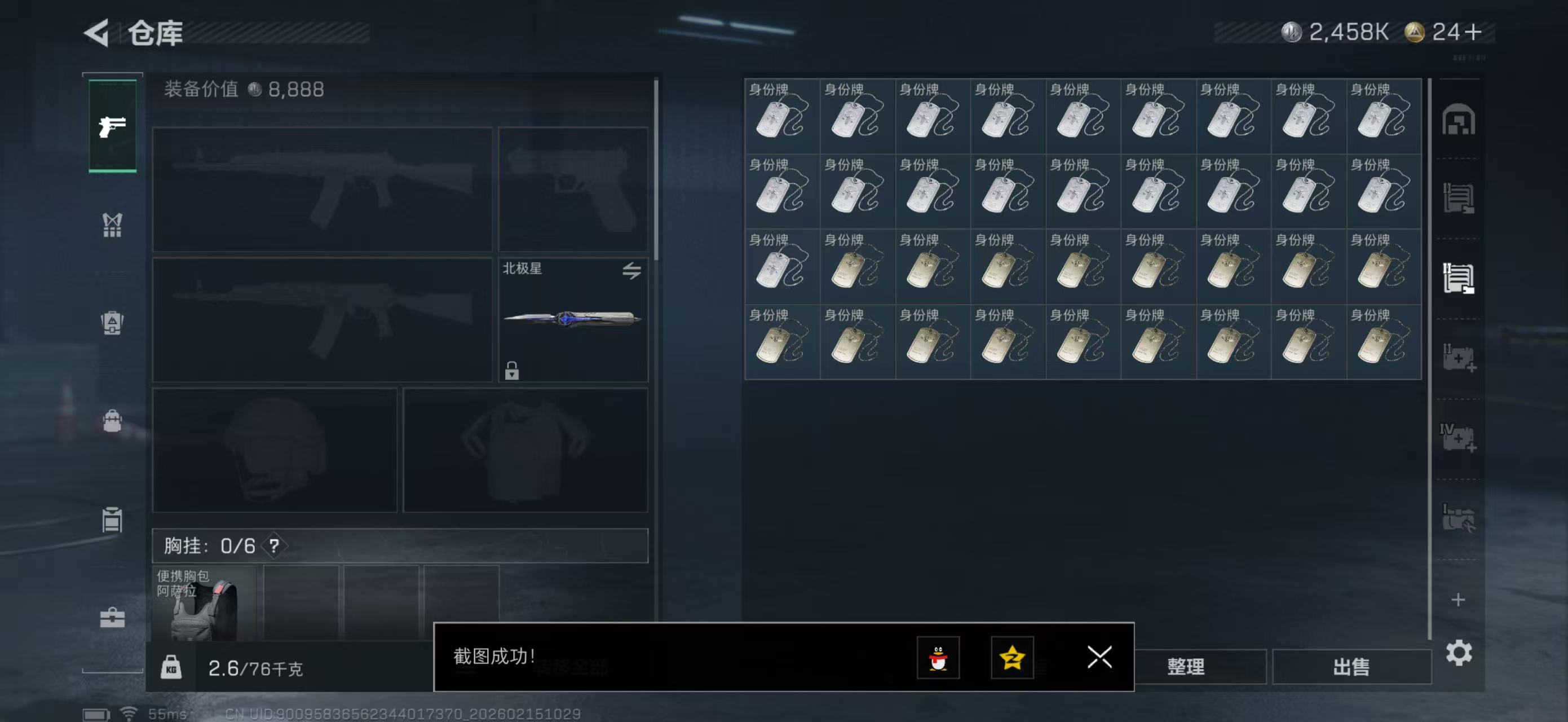Select the weight indicator KG icon

pyautogui.click(x=173, y=667)
